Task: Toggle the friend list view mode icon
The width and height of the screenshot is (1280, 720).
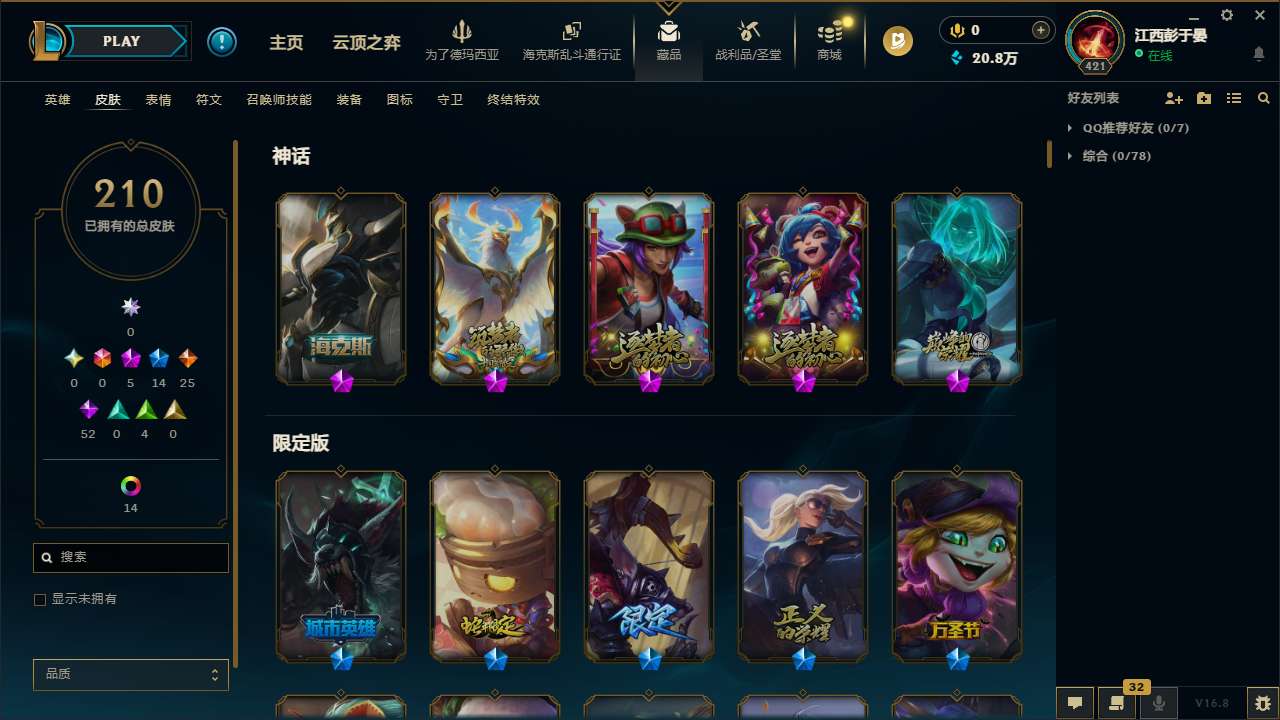Action: (1234, 98)
